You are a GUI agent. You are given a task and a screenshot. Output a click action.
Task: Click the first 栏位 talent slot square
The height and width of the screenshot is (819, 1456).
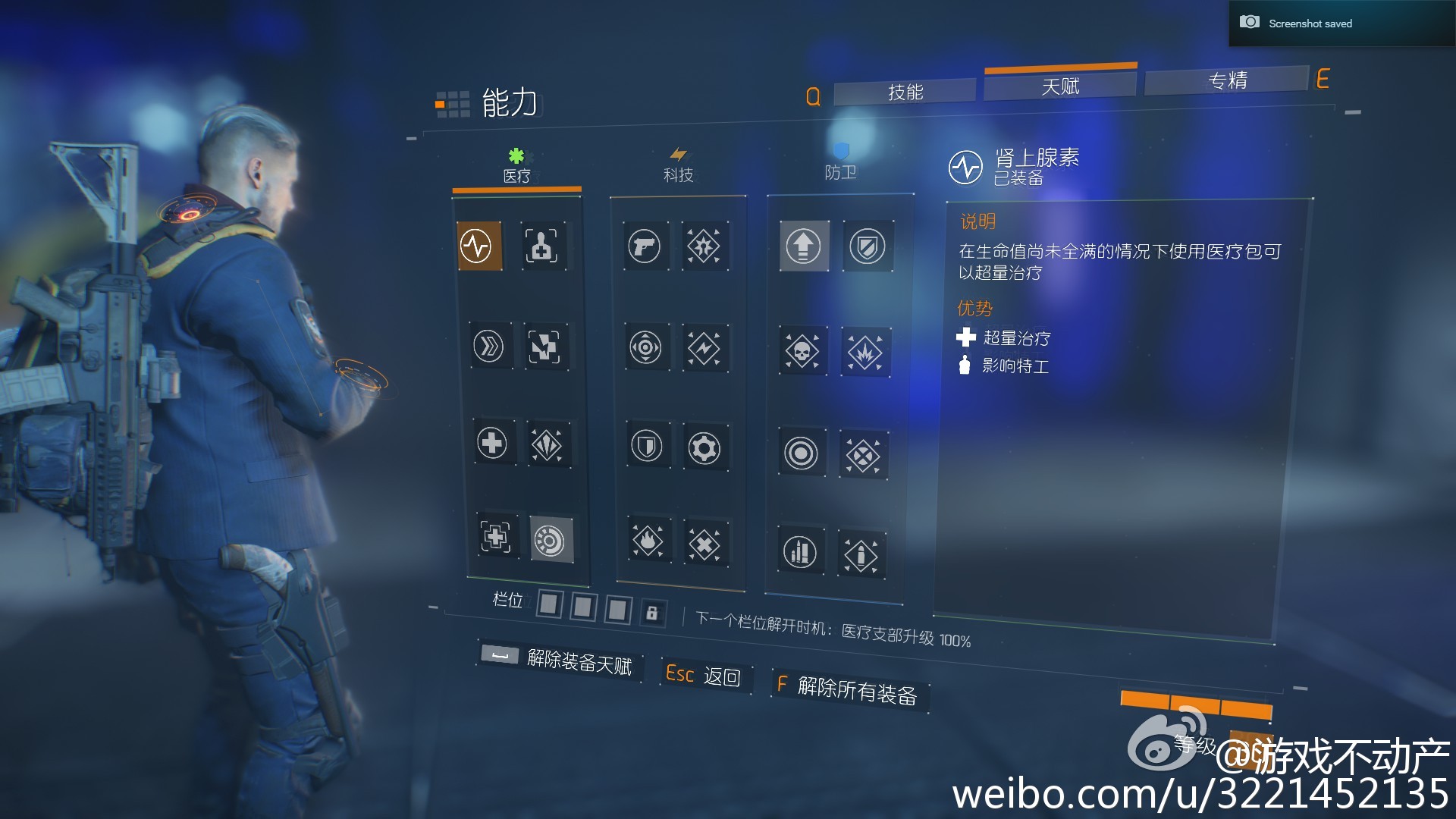pyautogui.click(x=548, y=605)
